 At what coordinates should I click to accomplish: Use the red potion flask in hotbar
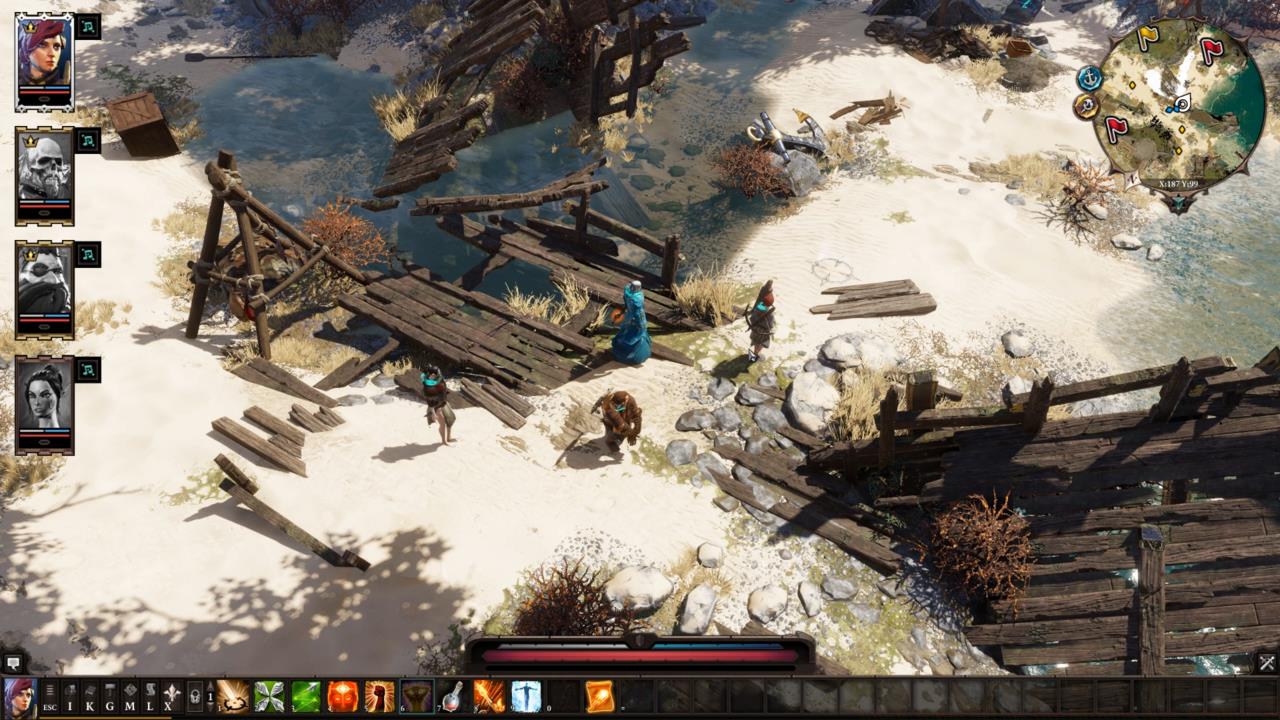[x=453, y=696]
